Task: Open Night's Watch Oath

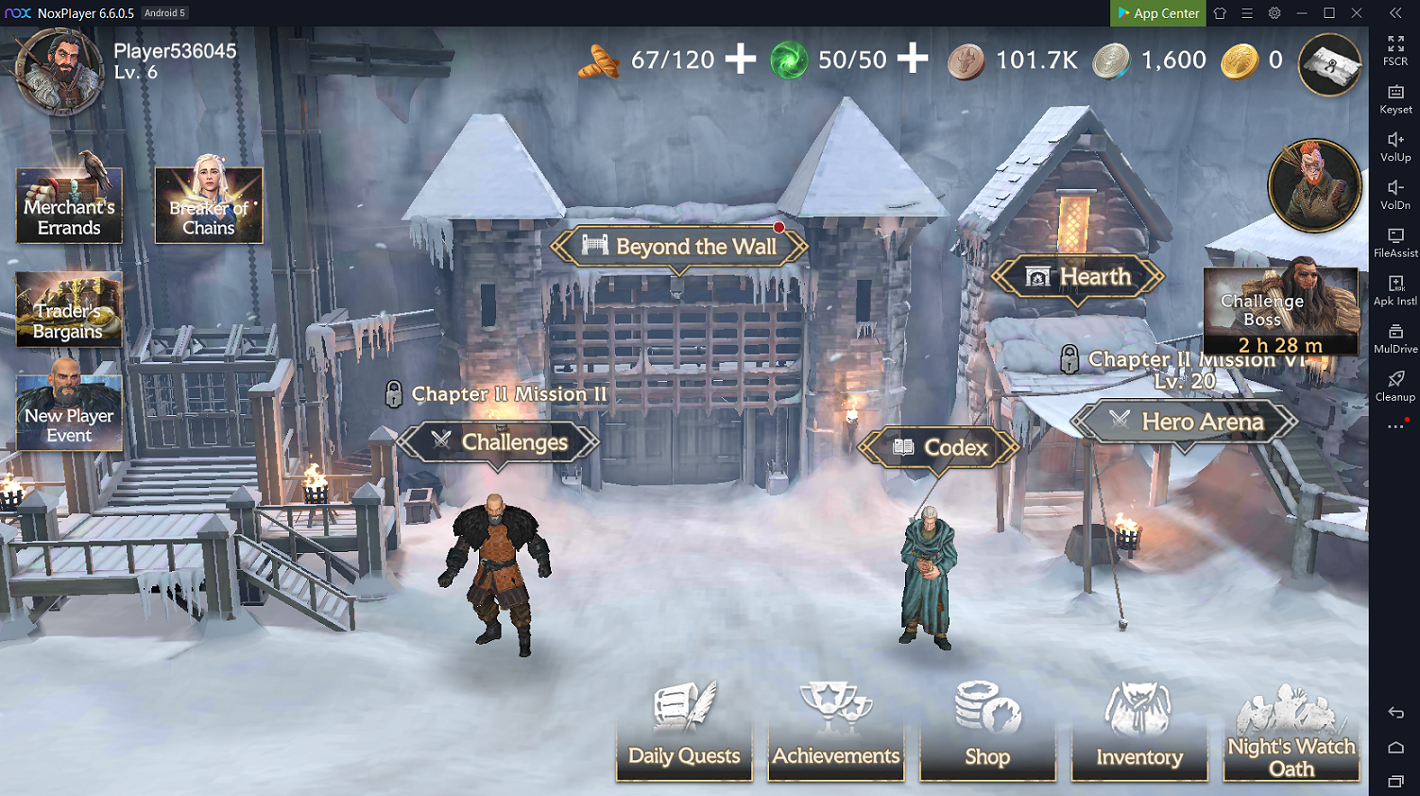Action: pyautogui.click(x=1291, y=734)
